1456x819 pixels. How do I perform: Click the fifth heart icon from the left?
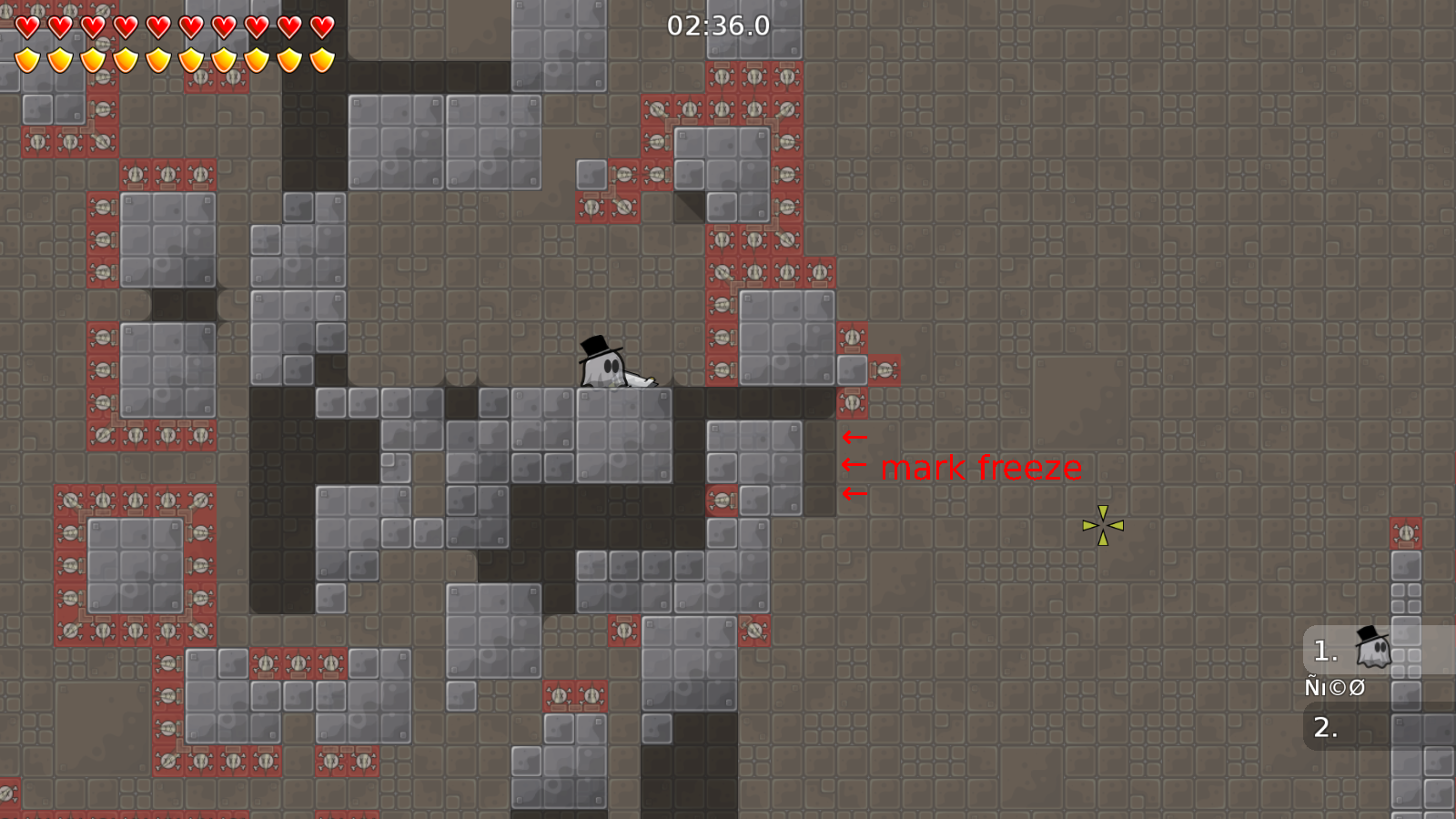tap(158, 25)
